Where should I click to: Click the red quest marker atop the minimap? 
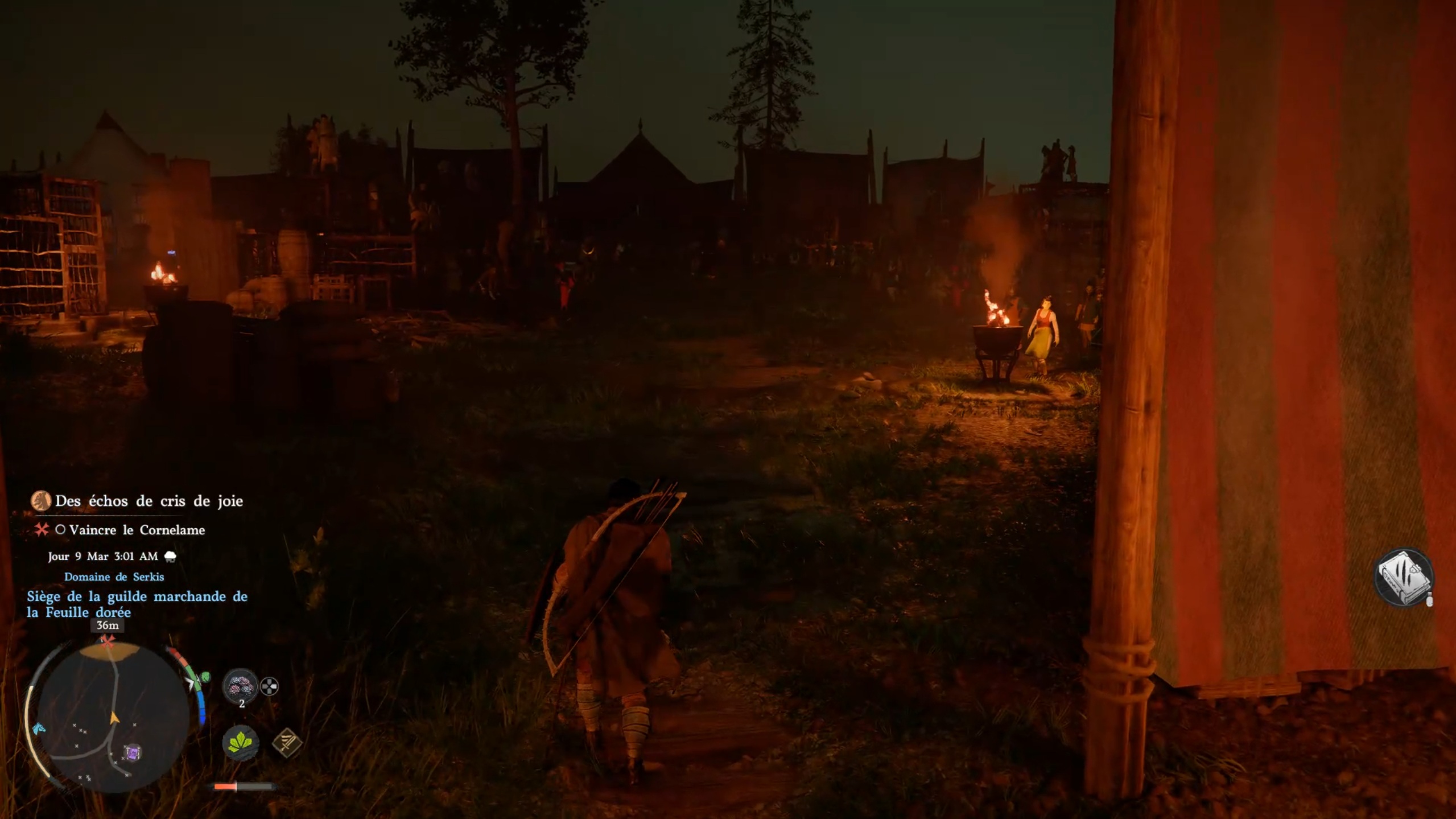107,641
